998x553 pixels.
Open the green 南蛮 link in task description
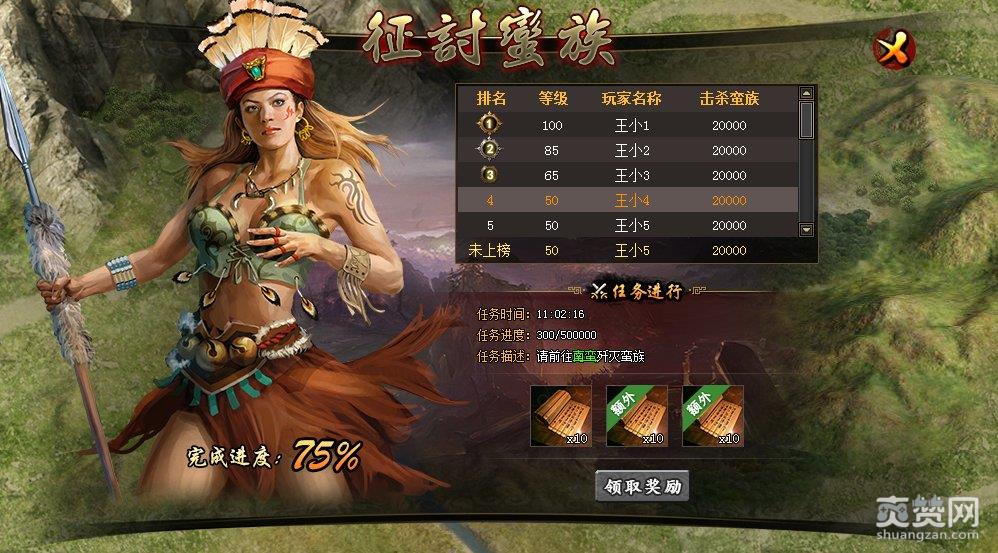point(584,356)
